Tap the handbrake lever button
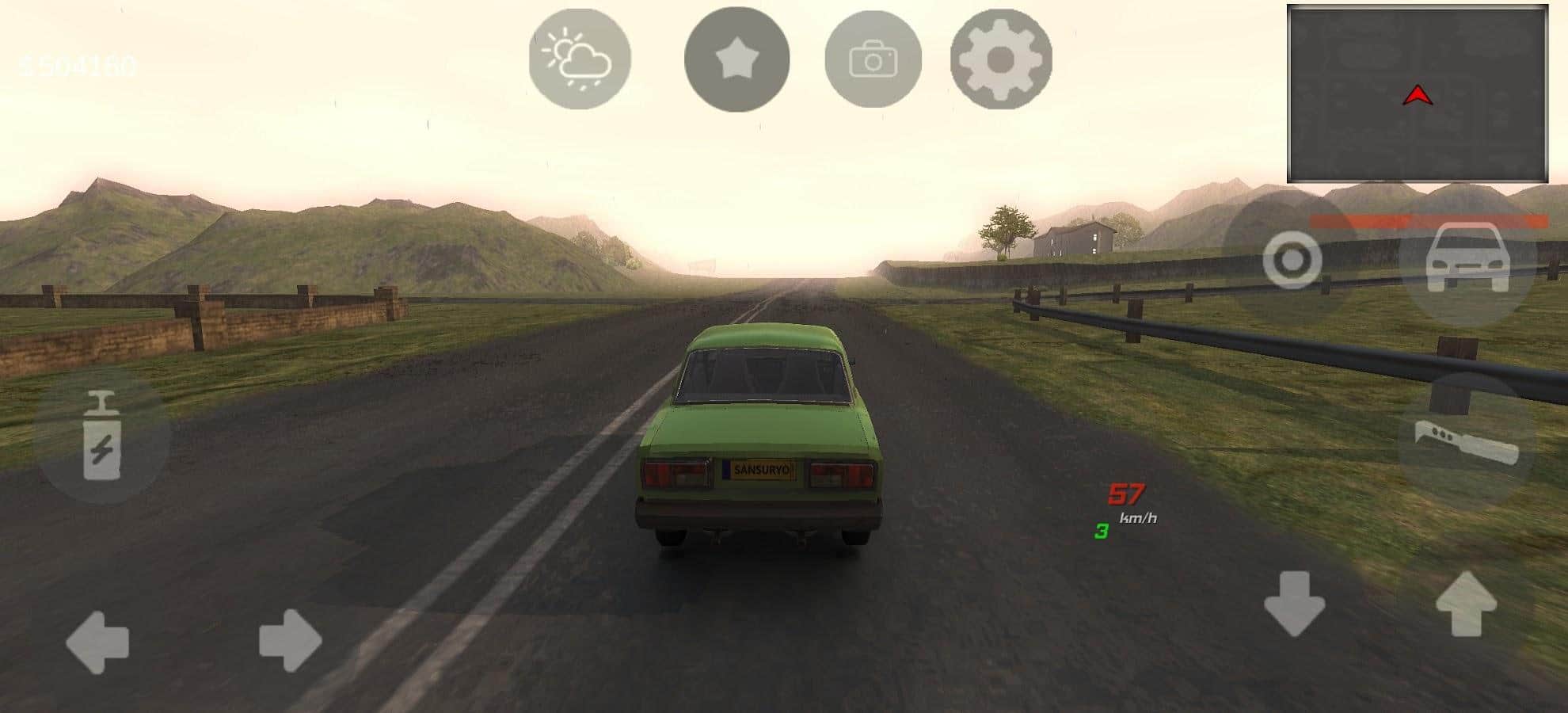This screenshot has height=713, width=1568. [x=1466, y=442]
